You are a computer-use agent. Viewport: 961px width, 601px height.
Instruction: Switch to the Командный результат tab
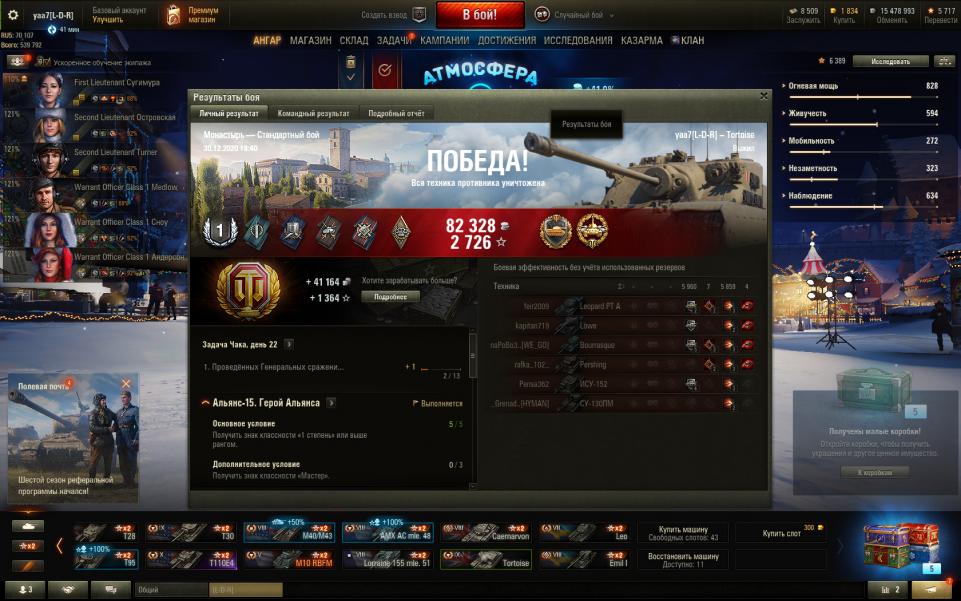[313, 114]
